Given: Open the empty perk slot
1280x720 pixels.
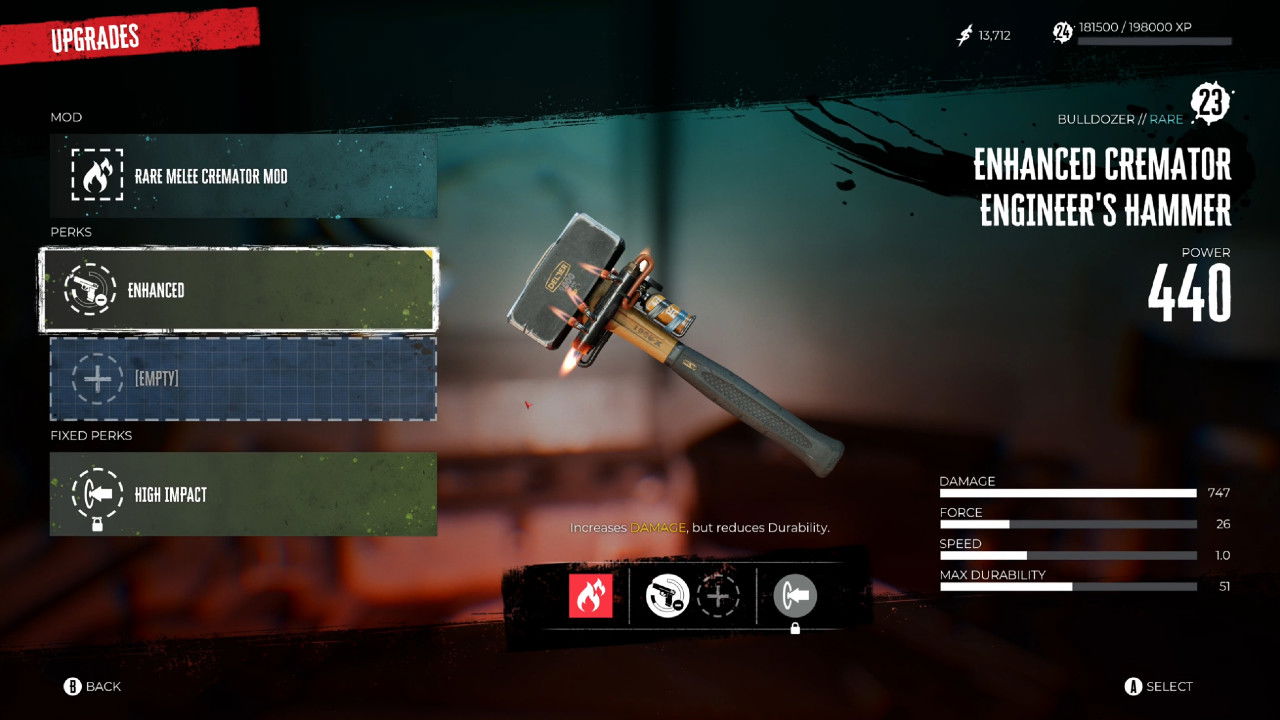Looking at the screenshot, I should pyautogui.click(x=243, y=379).
